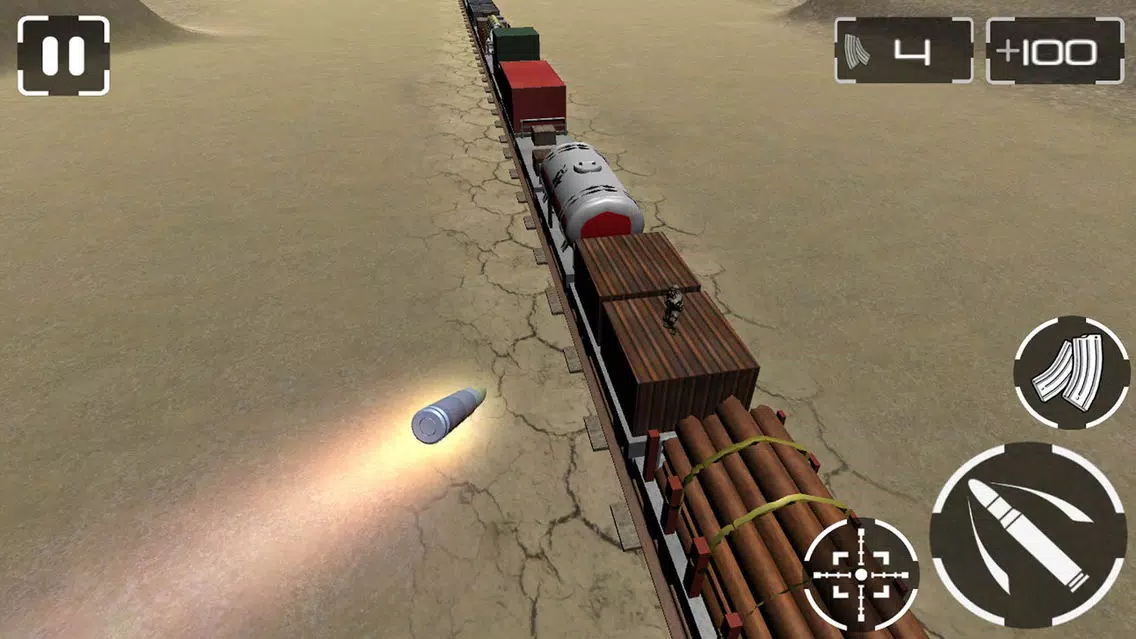Pause the game
The width and height of the screenshot is (1136, 639).
(63, 56)
